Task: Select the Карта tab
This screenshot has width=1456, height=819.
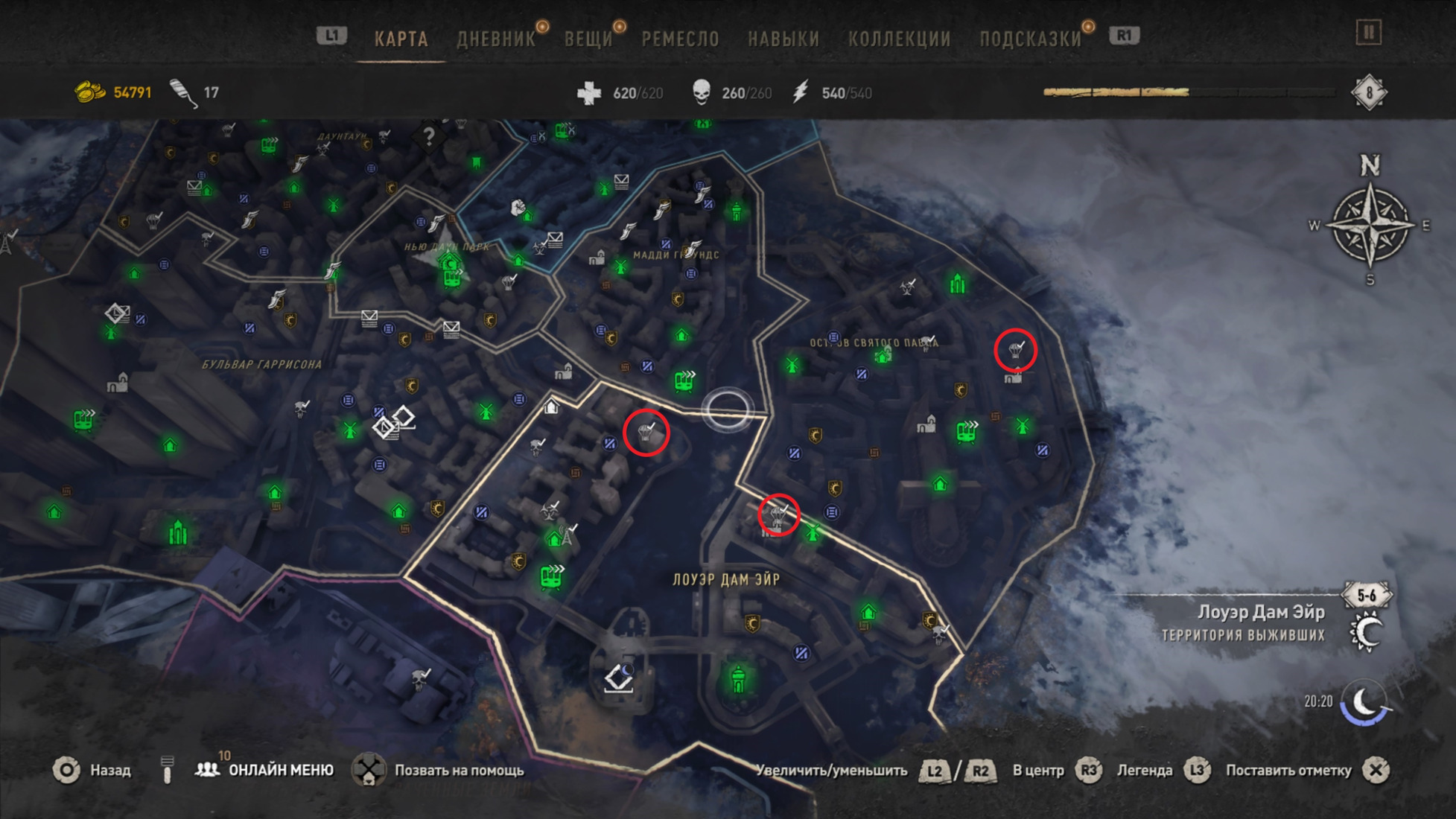Action: pyautogui.click(x=401, y=39)
